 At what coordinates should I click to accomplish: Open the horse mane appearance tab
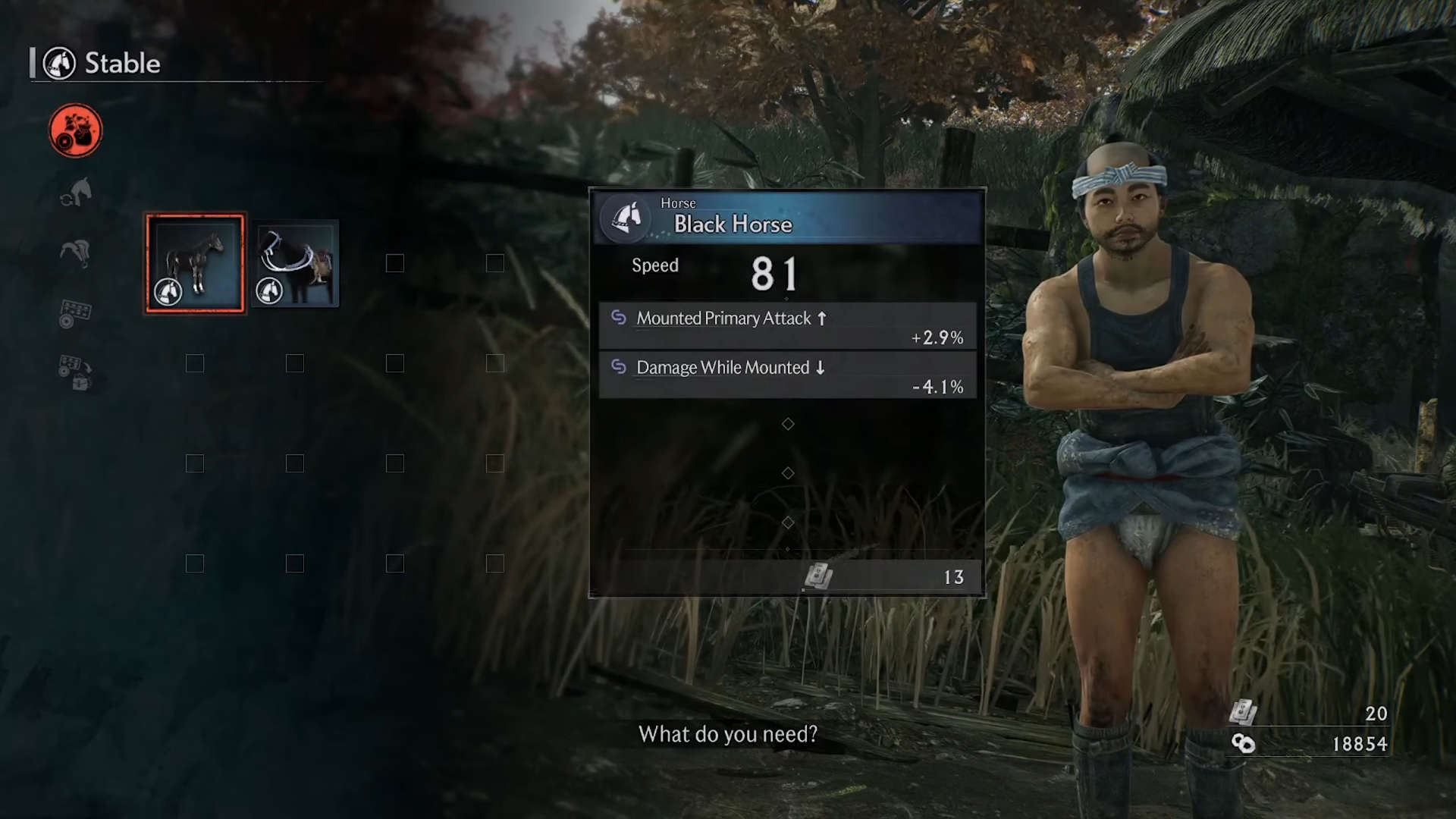click(x=76, y=252)
